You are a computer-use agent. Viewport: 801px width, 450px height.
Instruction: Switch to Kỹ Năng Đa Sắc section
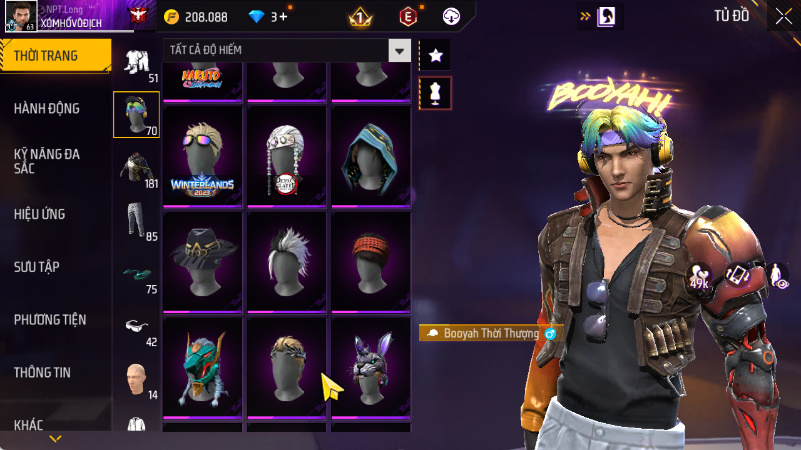(x=48, y=162)
